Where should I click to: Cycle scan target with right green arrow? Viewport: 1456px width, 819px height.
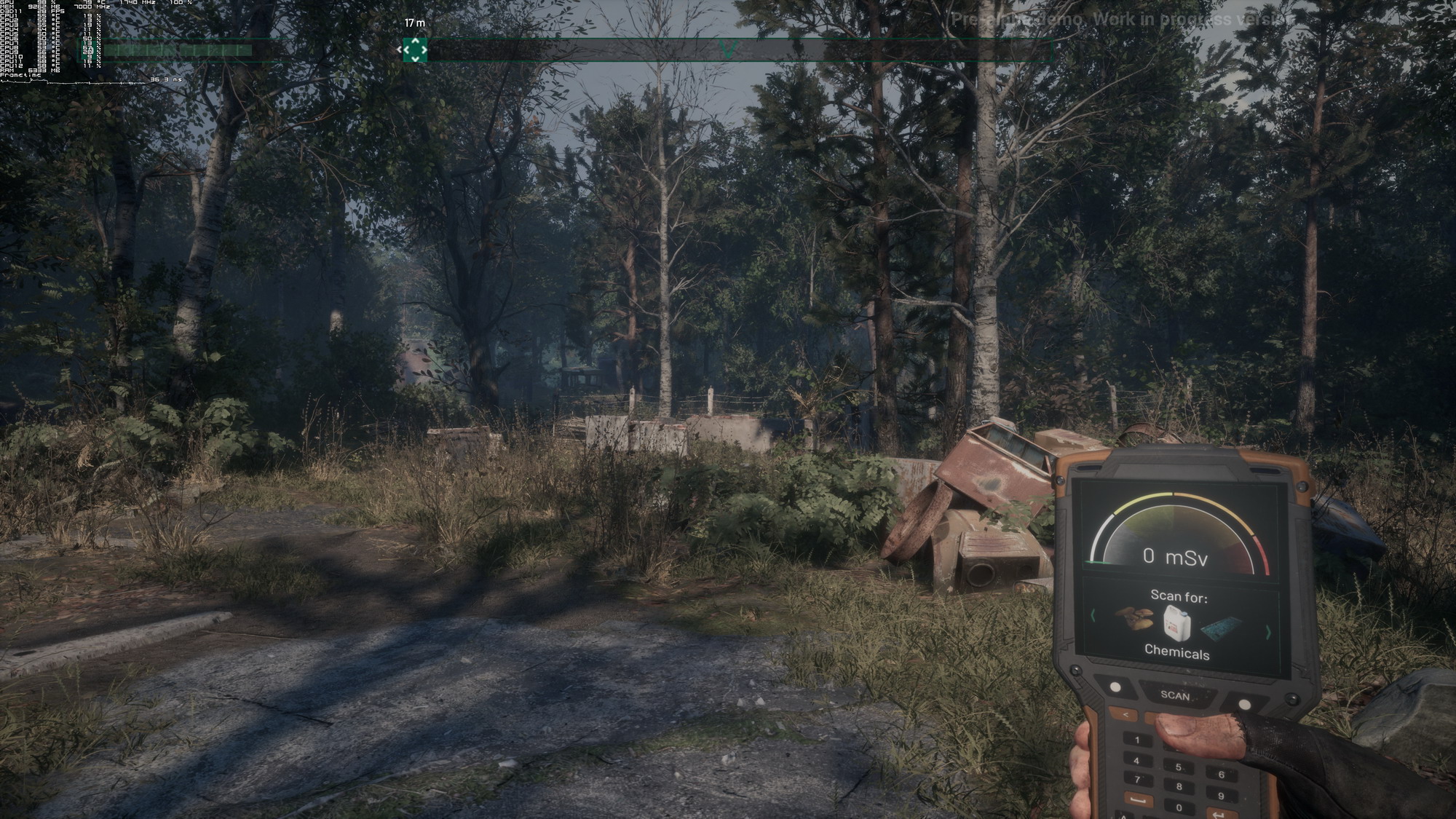pos(1267,633)
